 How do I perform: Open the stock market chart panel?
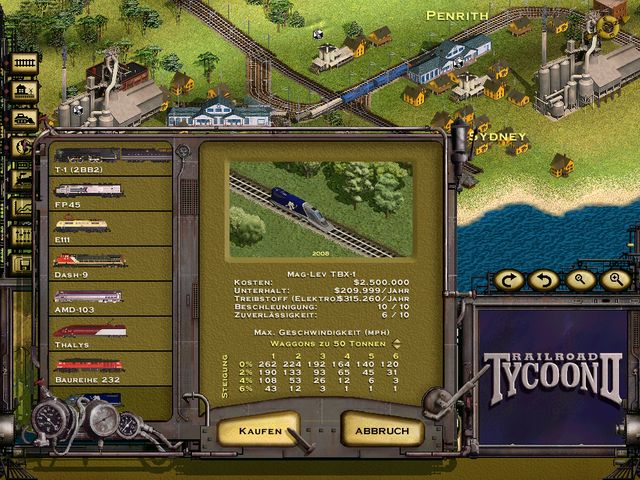[x=23, y=208]
